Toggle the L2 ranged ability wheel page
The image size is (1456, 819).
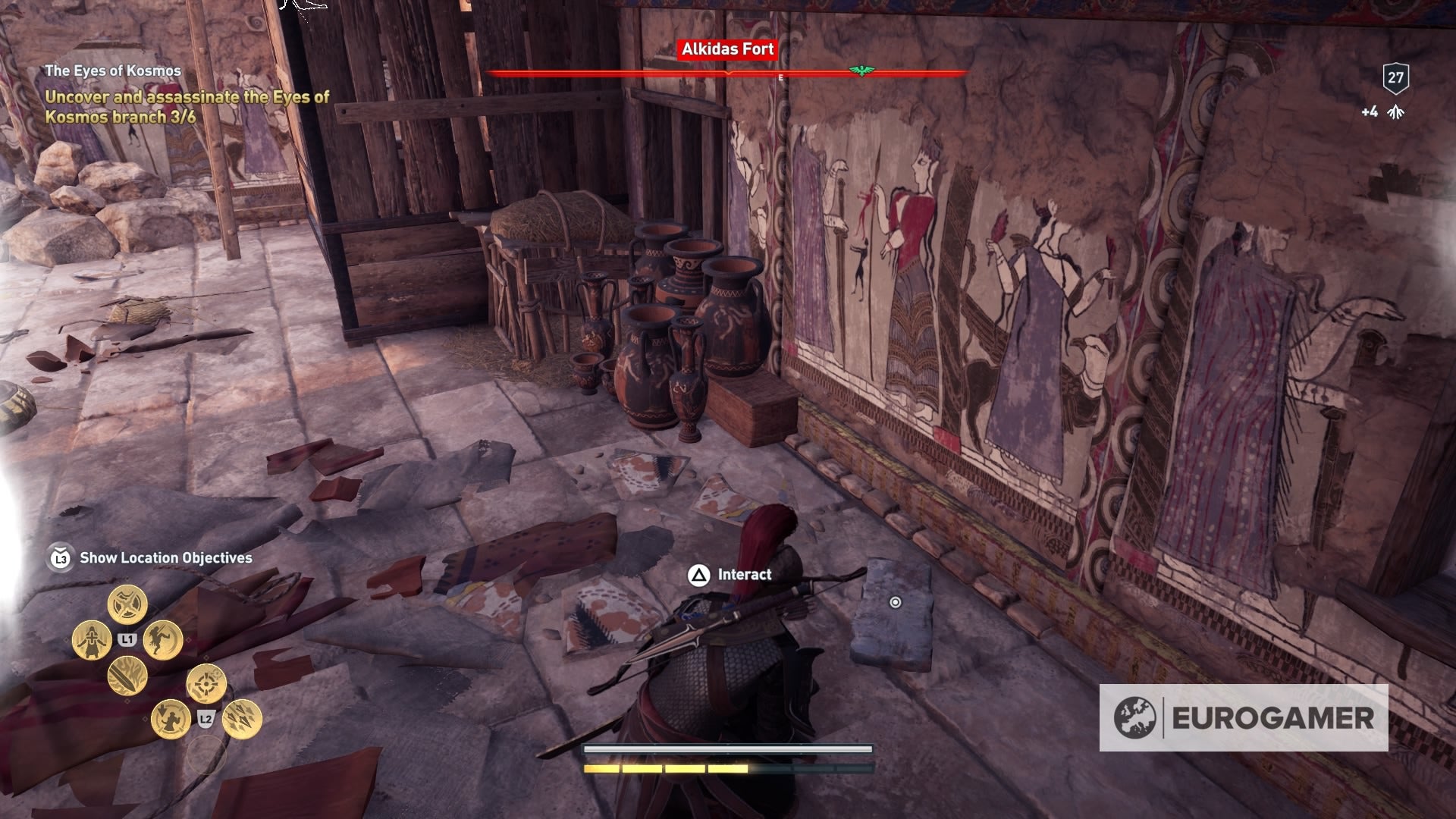tap(206, 718)
